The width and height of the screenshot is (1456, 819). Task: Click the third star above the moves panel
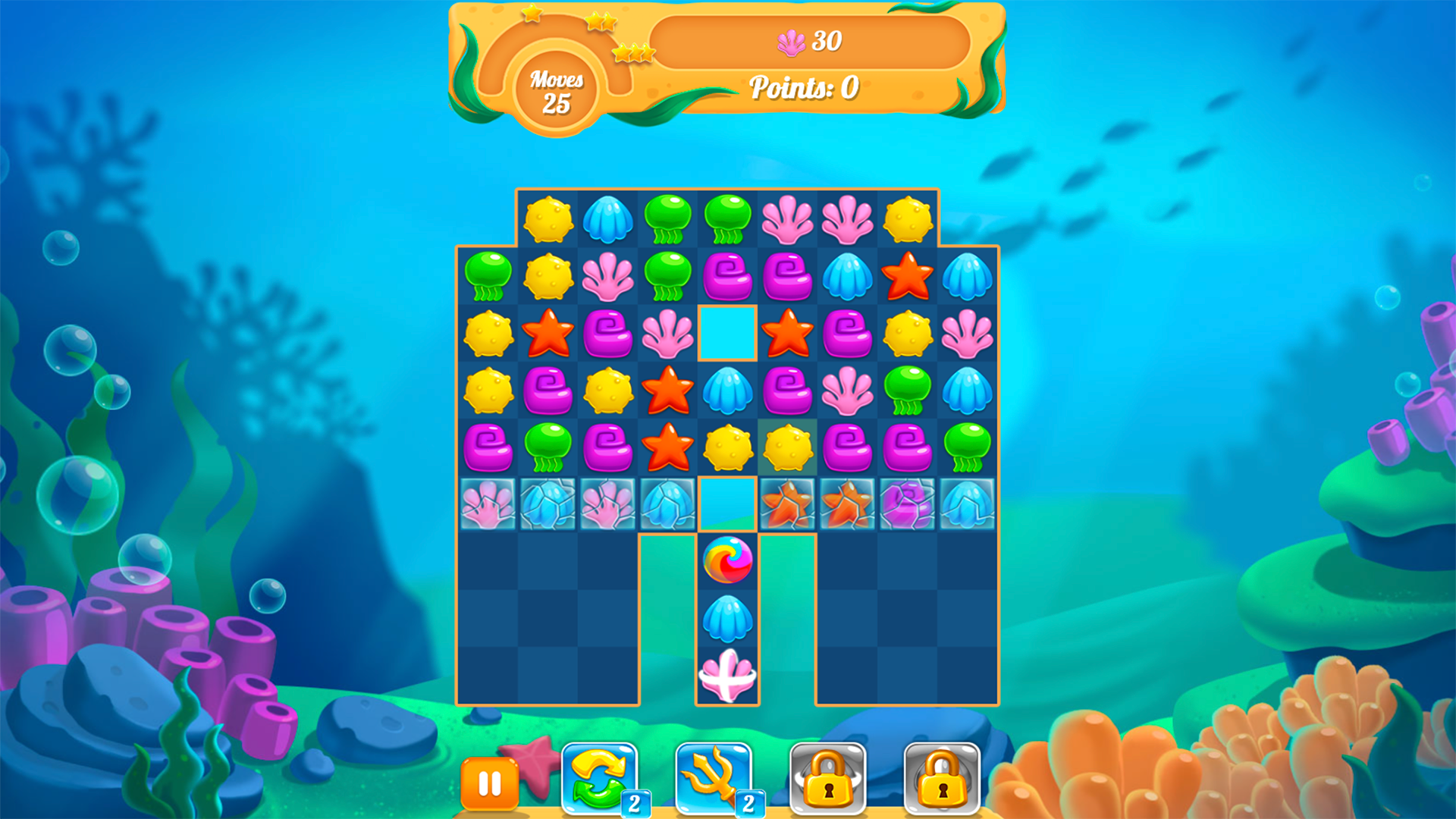pos(634,53)
